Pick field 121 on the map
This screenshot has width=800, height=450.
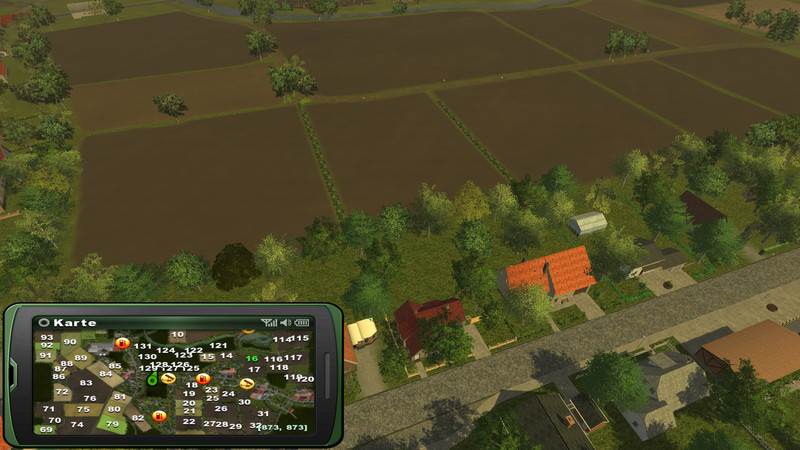218,346
